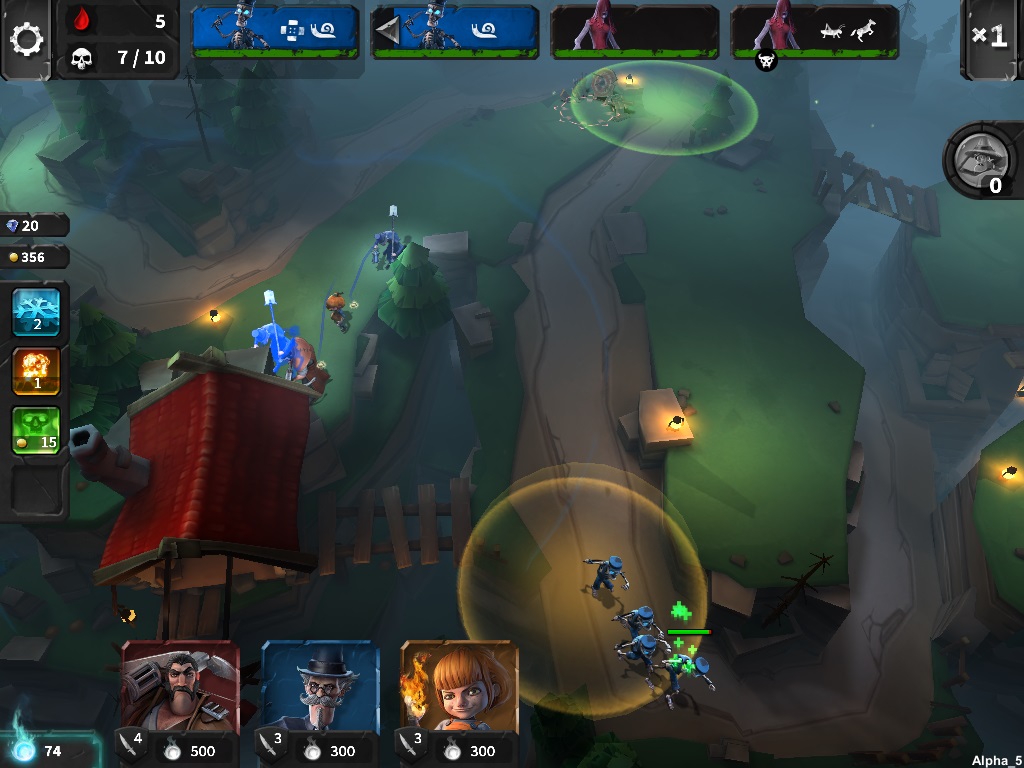Cast the green skull poison spell
Screen dimensions: 1024x768
[36, 430]
